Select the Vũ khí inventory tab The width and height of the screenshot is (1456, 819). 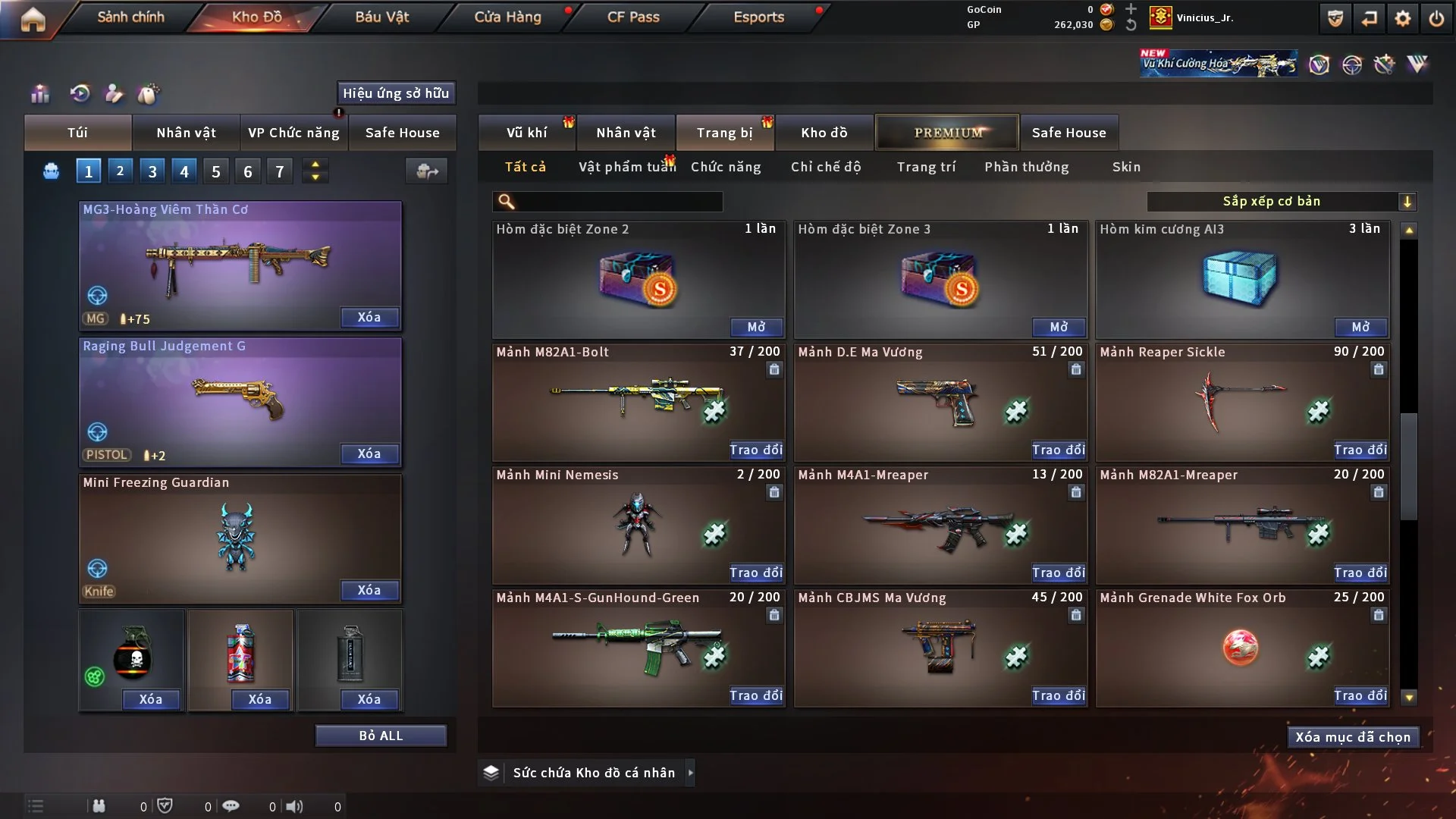(x=526, y=133)
